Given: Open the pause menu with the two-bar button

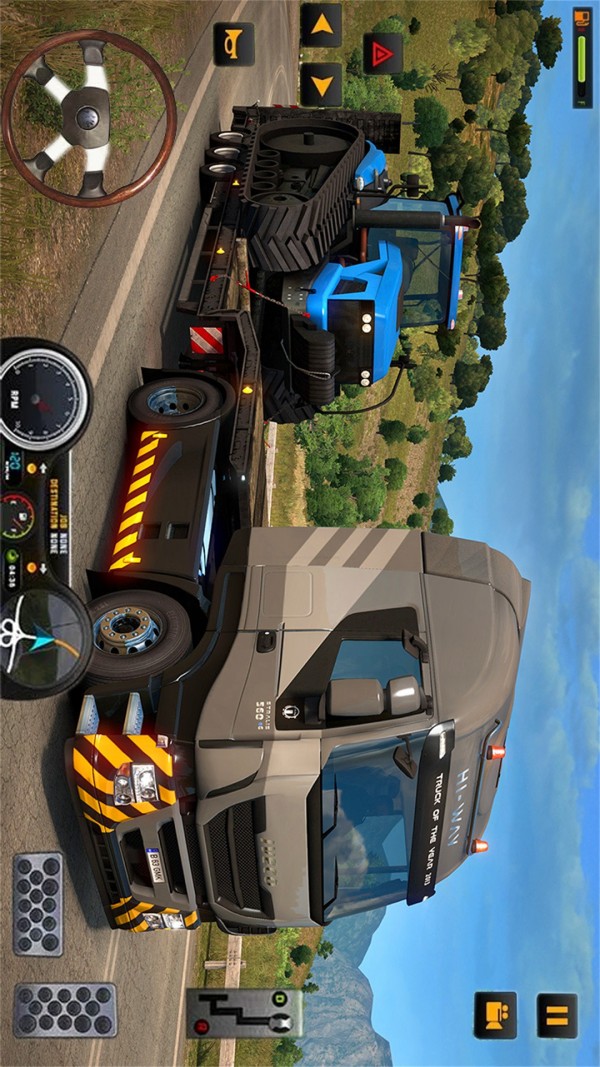Looking at the screenshot, I should [557, 1015].
